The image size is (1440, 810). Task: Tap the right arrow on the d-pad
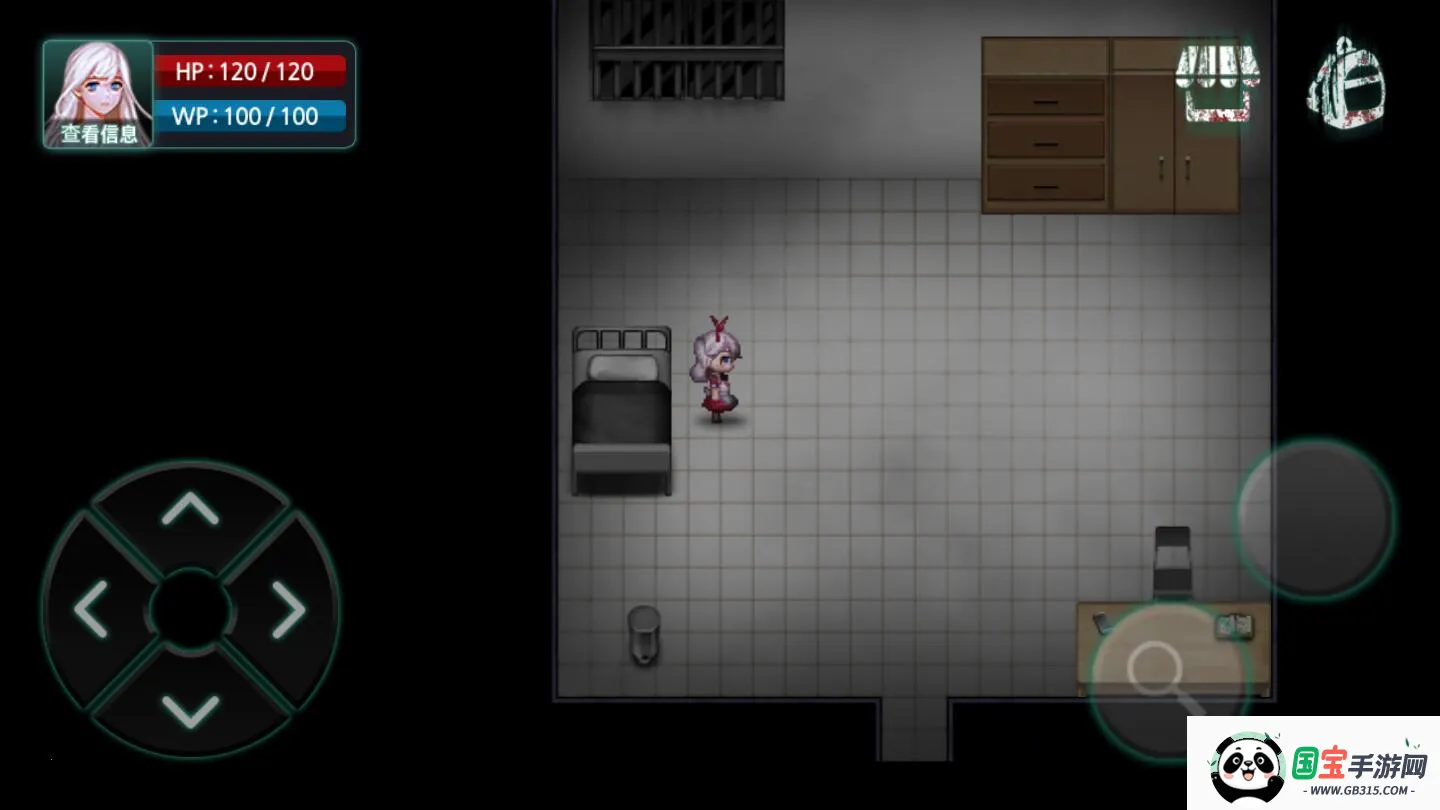coord(288,608)
